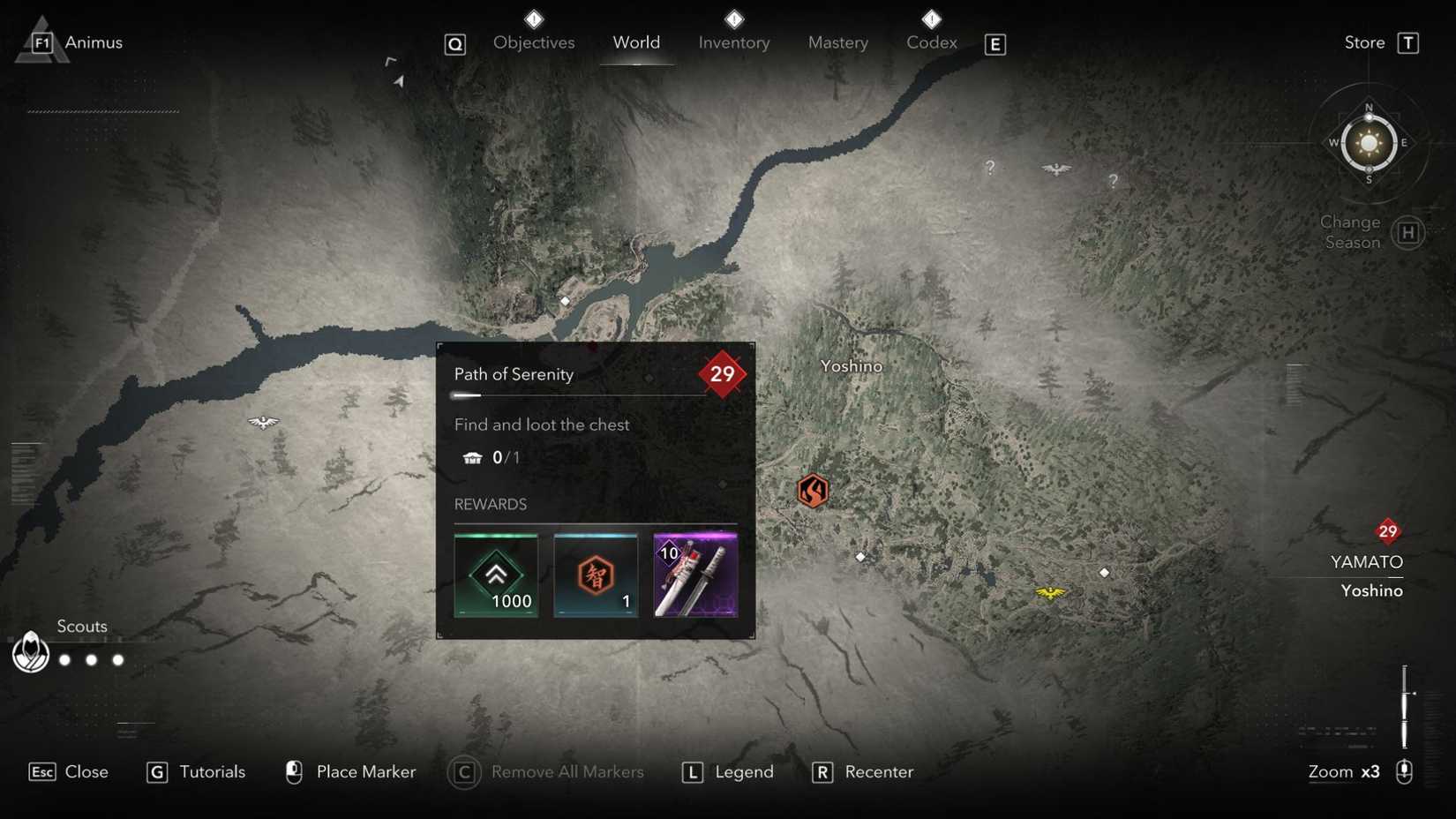
Task: Open the Codex menu
Action: pos(931,42)
